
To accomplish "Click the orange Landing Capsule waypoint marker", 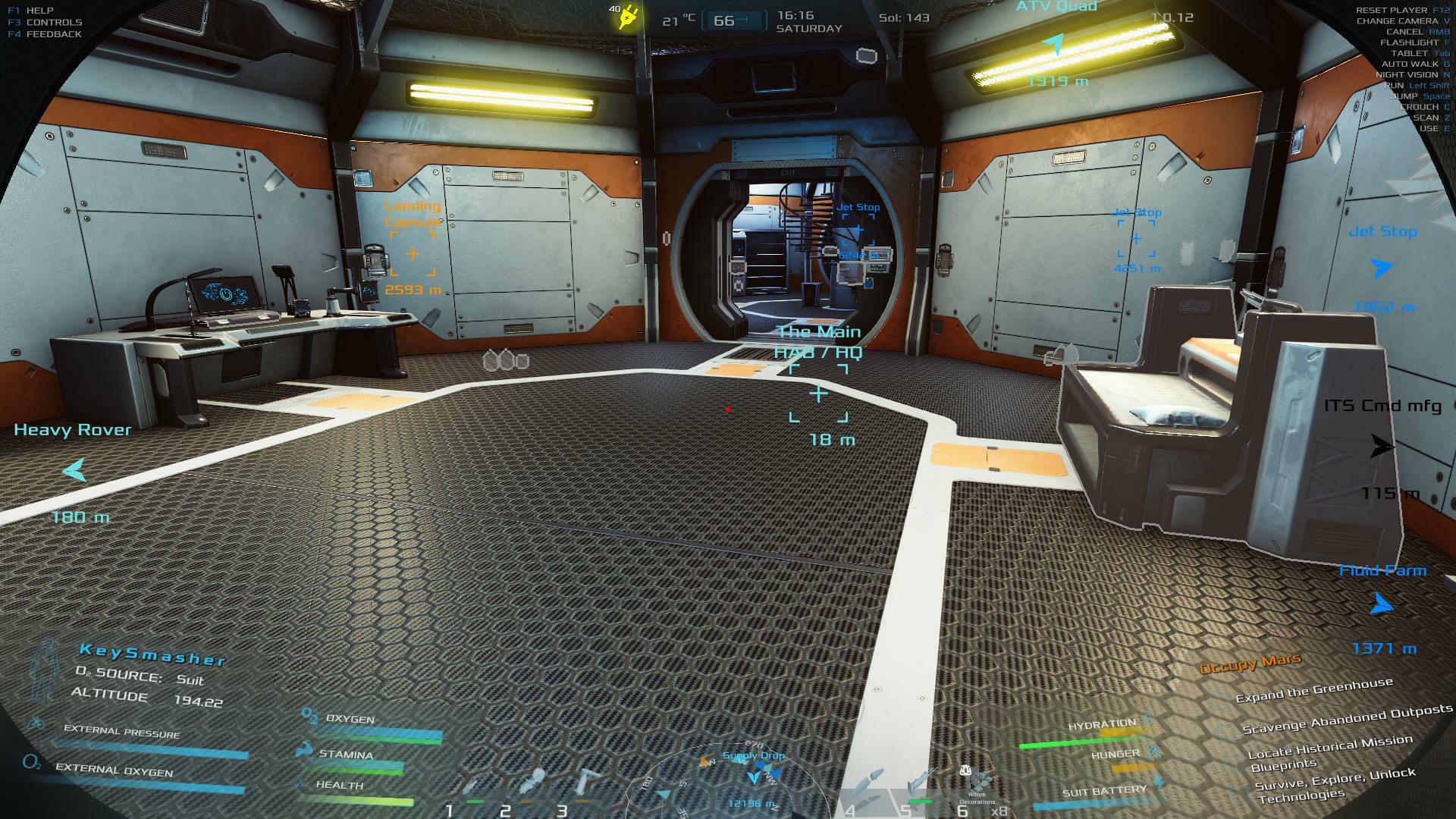I will [x=413, y=254].
